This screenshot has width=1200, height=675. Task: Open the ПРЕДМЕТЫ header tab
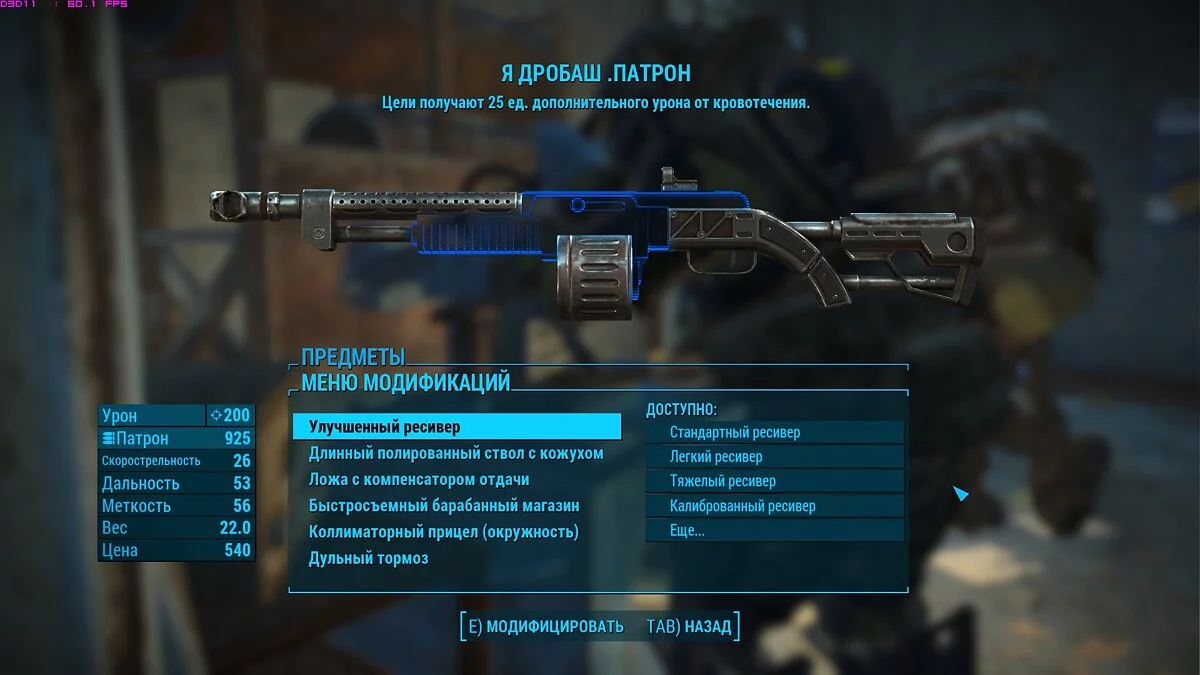pyautogui.click(x=353, y=356)
